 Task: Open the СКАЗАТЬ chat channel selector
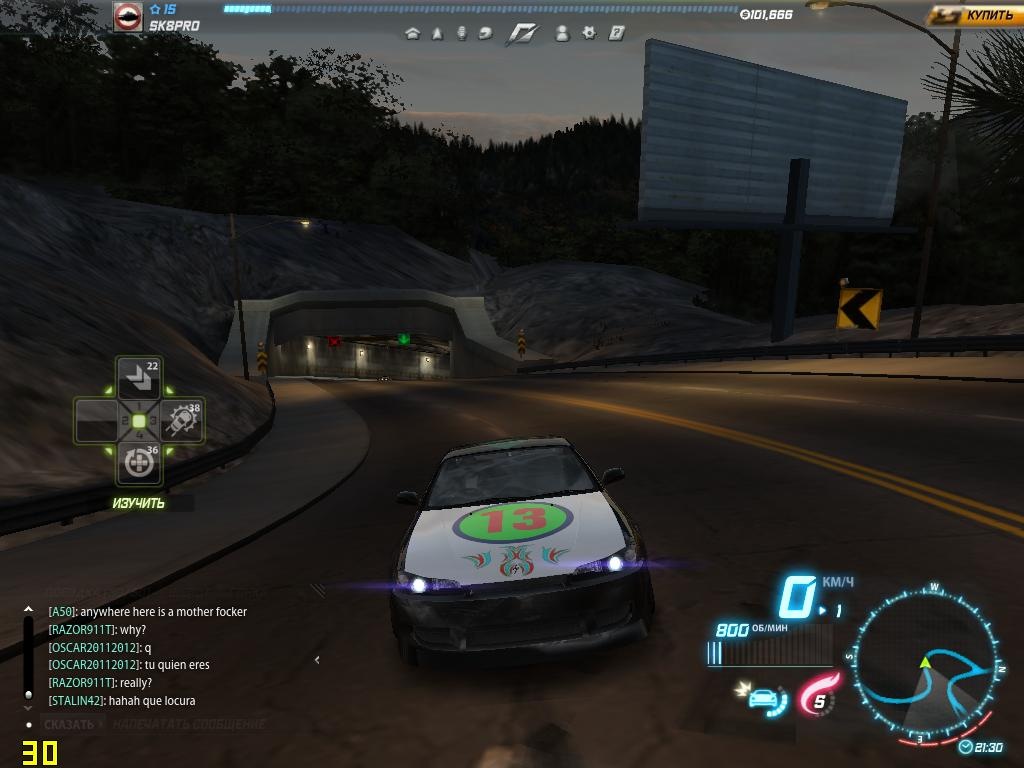[70, 724]
